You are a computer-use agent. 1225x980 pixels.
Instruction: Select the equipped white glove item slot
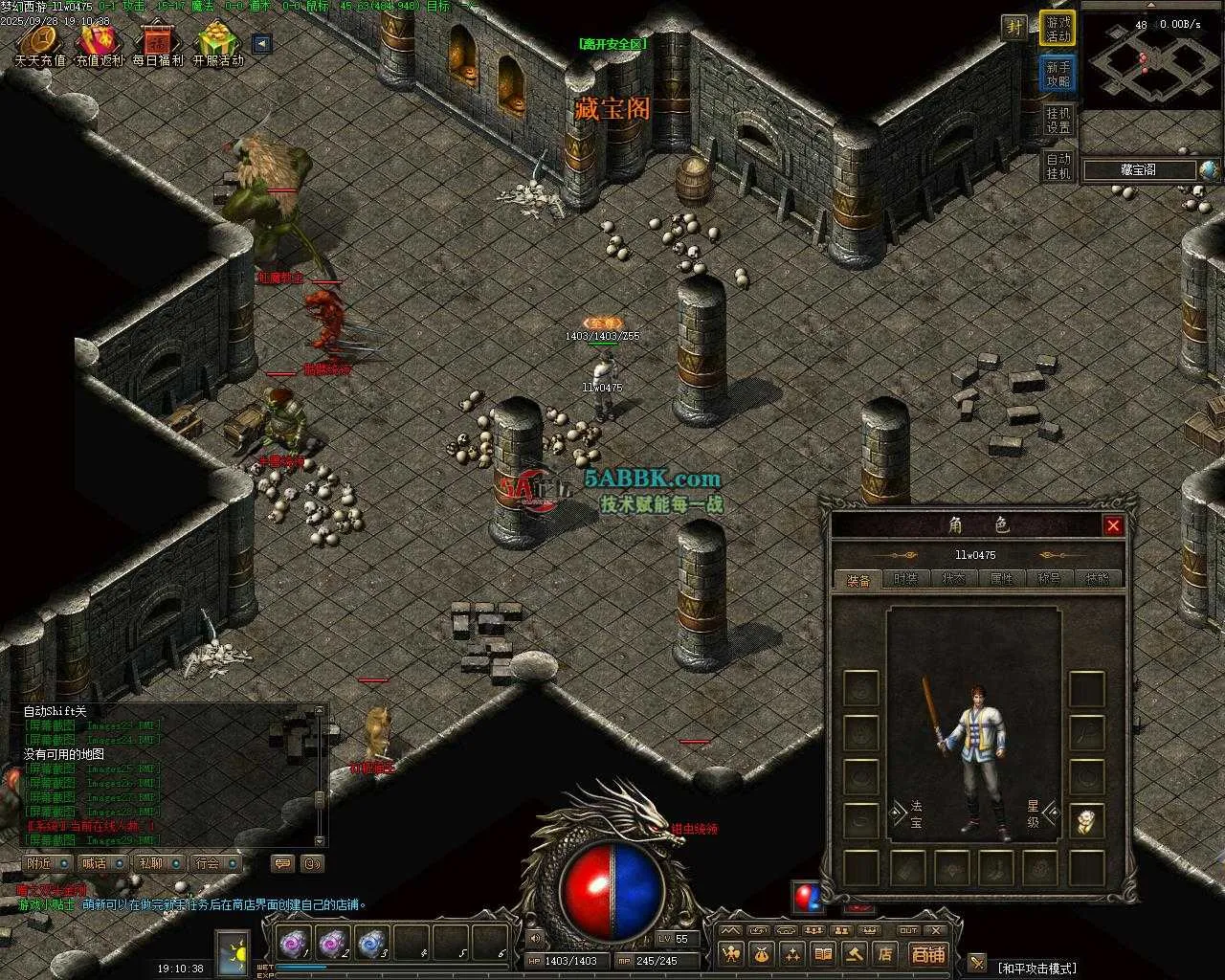[1086, 820]
